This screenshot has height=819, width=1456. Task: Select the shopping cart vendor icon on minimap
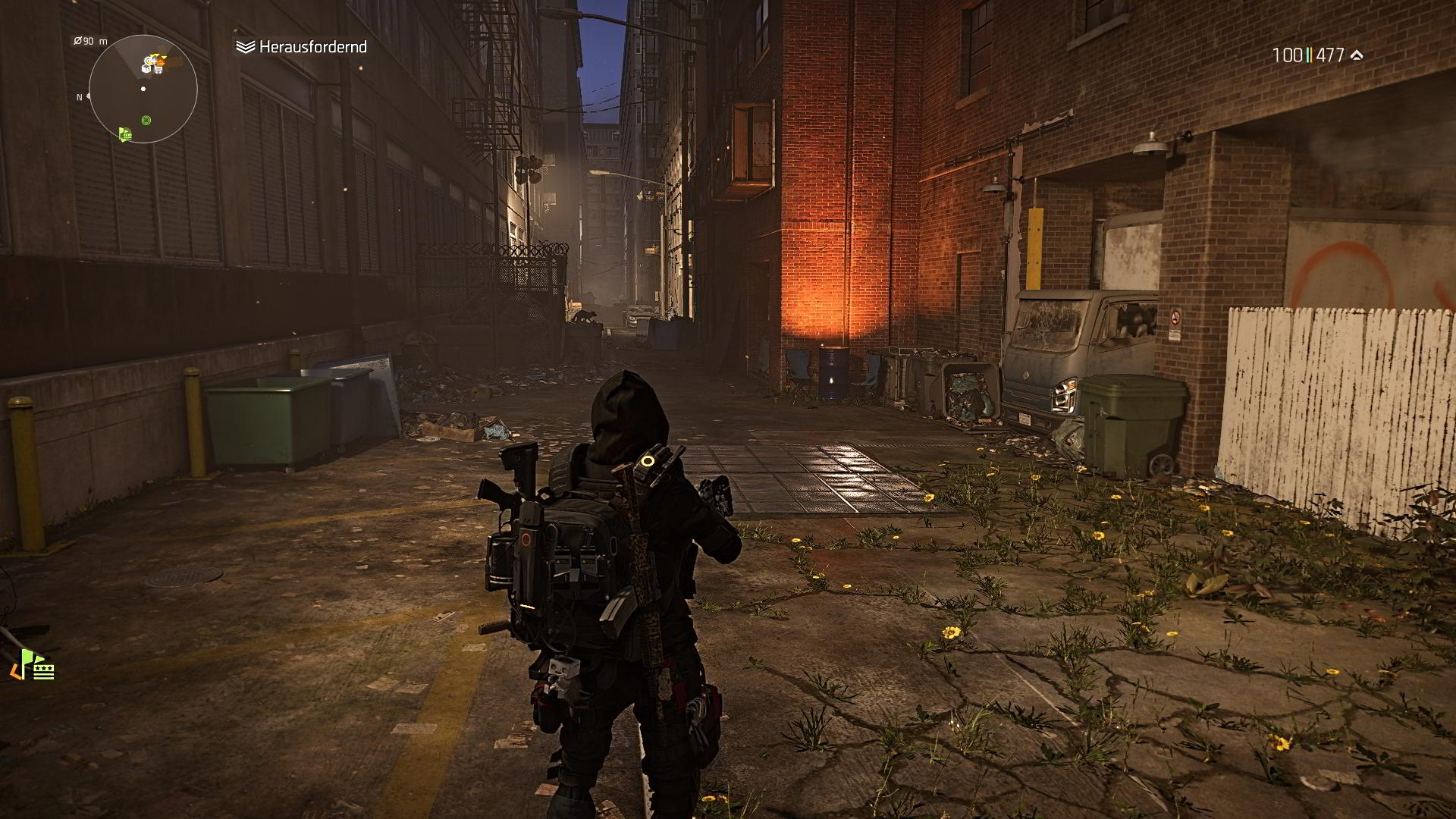(158, 70)
